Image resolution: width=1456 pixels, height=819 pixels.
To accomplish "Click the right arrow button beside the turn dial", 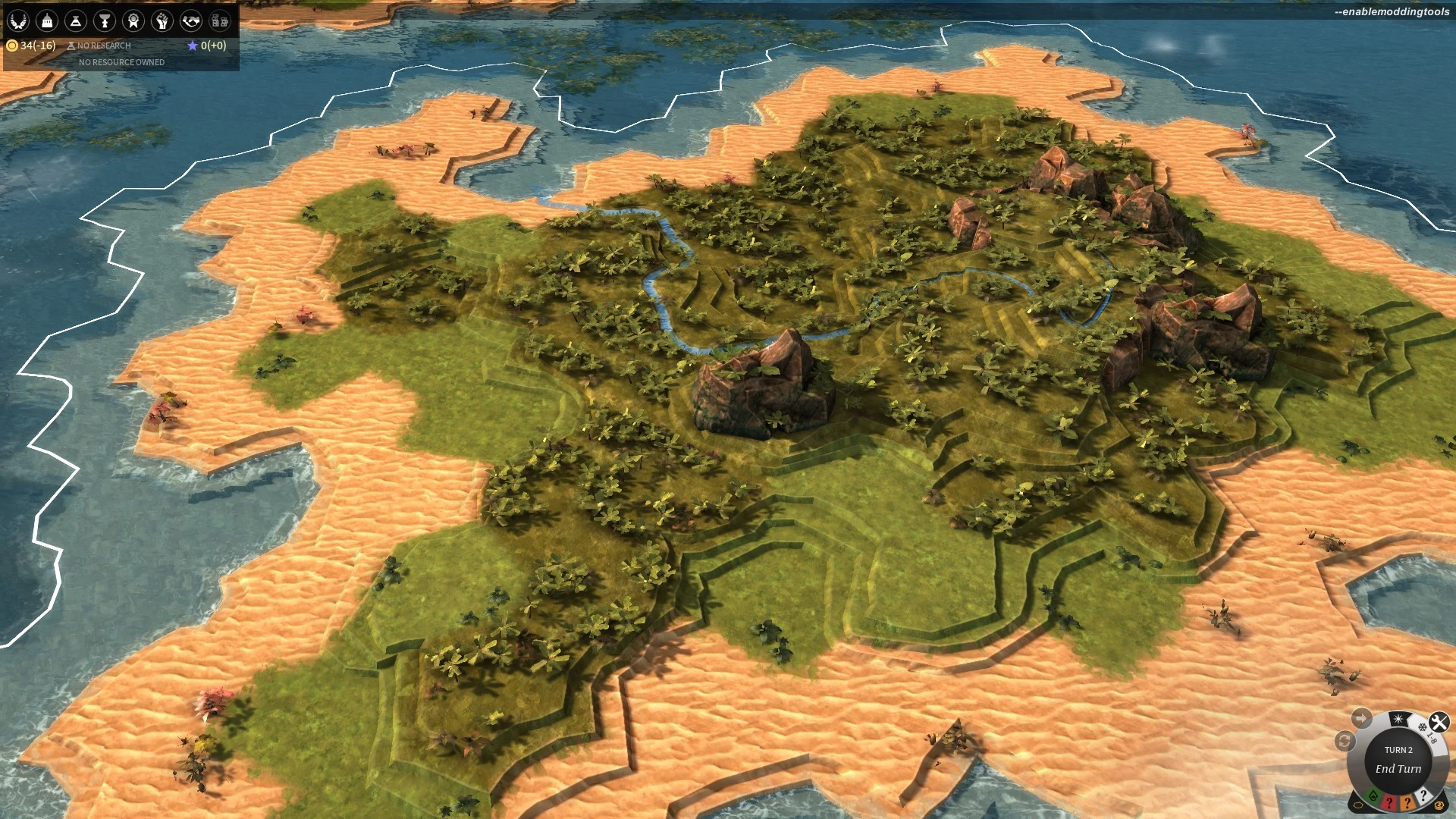I will pyautogui.click(x=1360, y=717).
